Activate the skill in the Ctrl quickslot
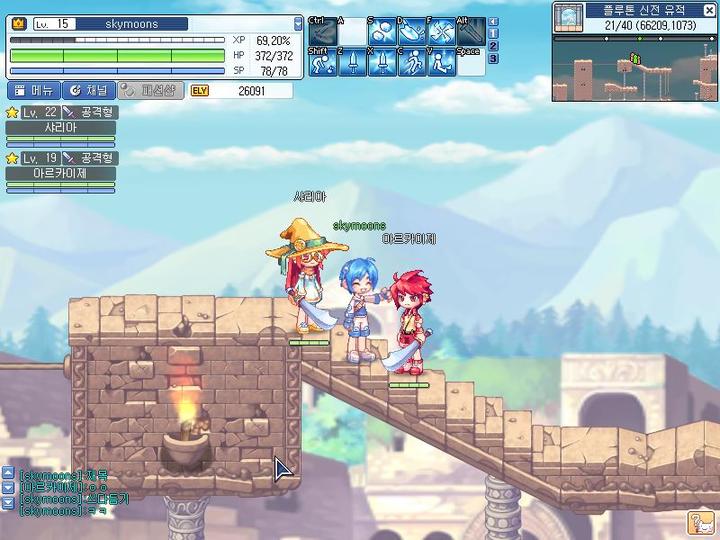 320,31
